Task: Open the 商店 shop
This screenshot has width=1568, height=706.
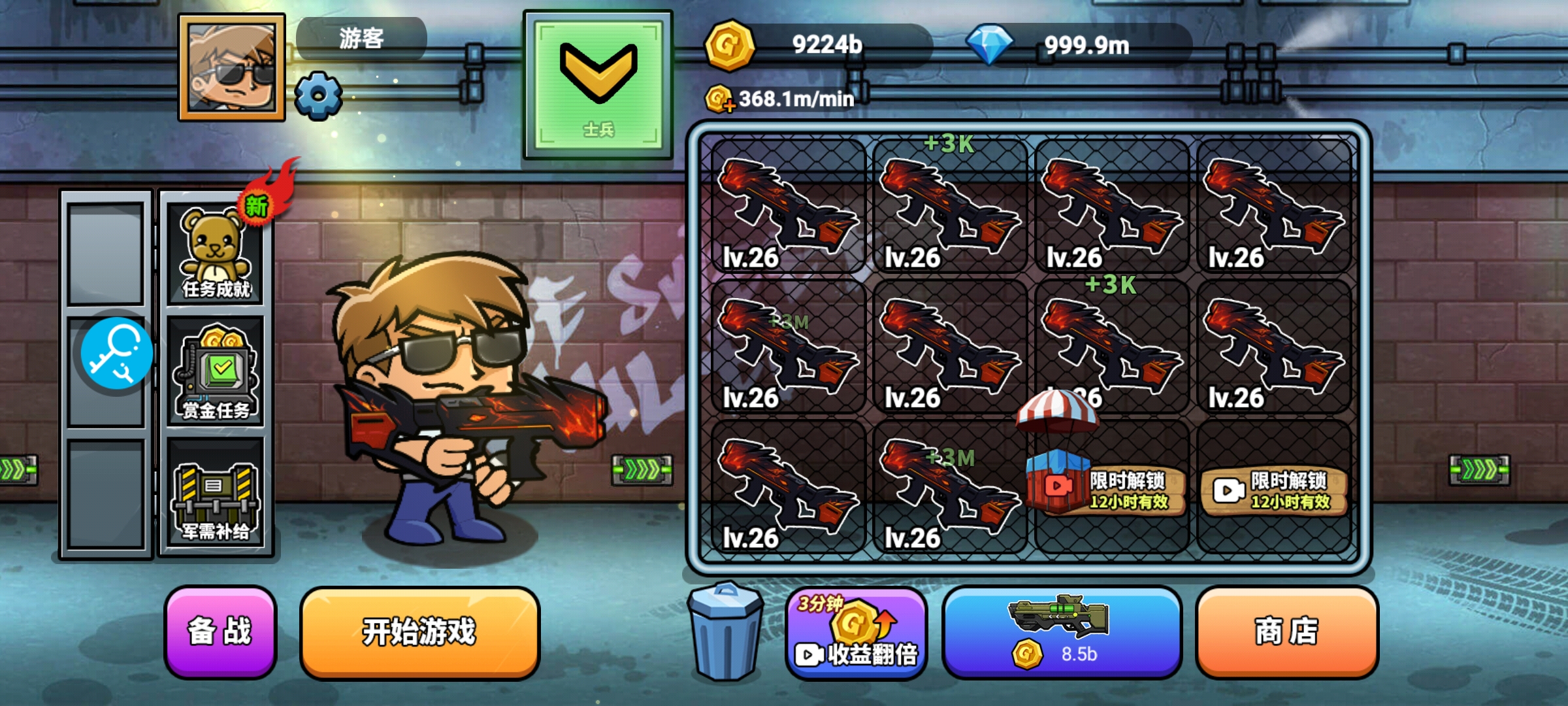Action: (x=1286, y=631)
